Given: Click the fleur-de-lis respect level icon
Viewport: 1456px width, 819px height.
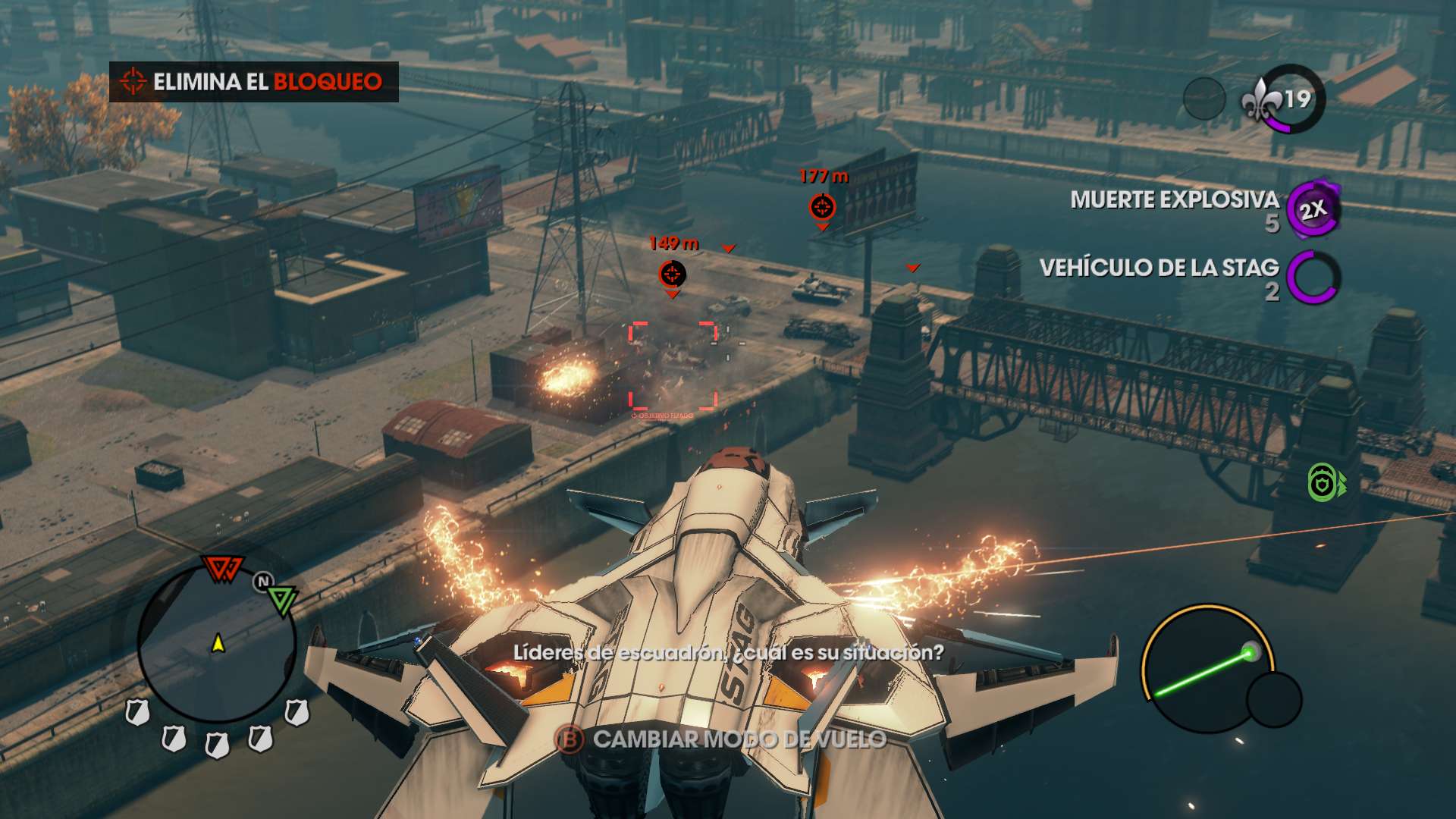Looking at the screenshot, I should point(1260,100).
